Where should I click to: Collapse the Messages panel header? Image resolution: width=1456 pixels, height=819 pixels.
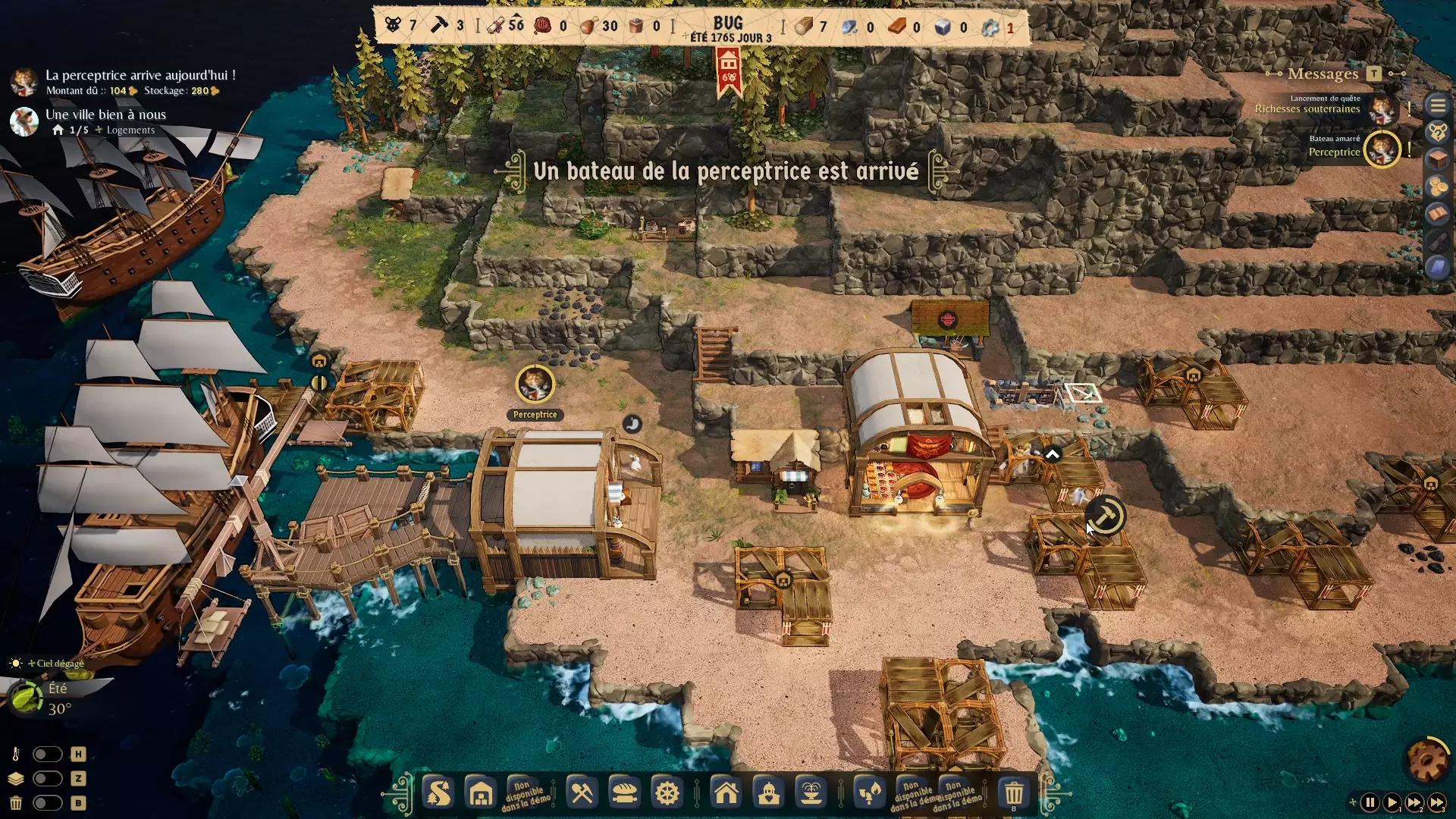pos(1323,74)
